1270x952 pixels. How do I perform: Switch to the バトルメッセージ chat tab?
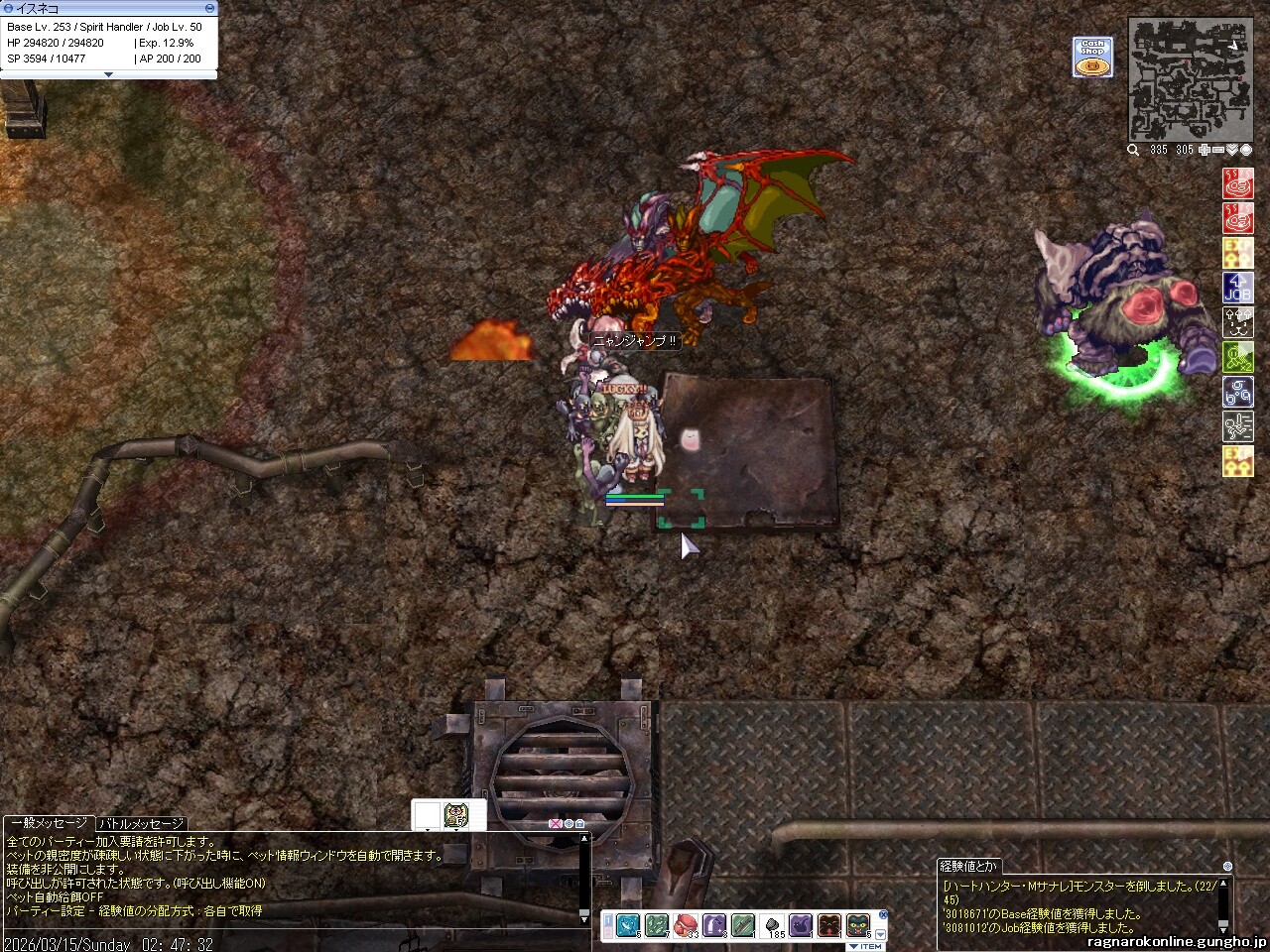coord(141,823)
